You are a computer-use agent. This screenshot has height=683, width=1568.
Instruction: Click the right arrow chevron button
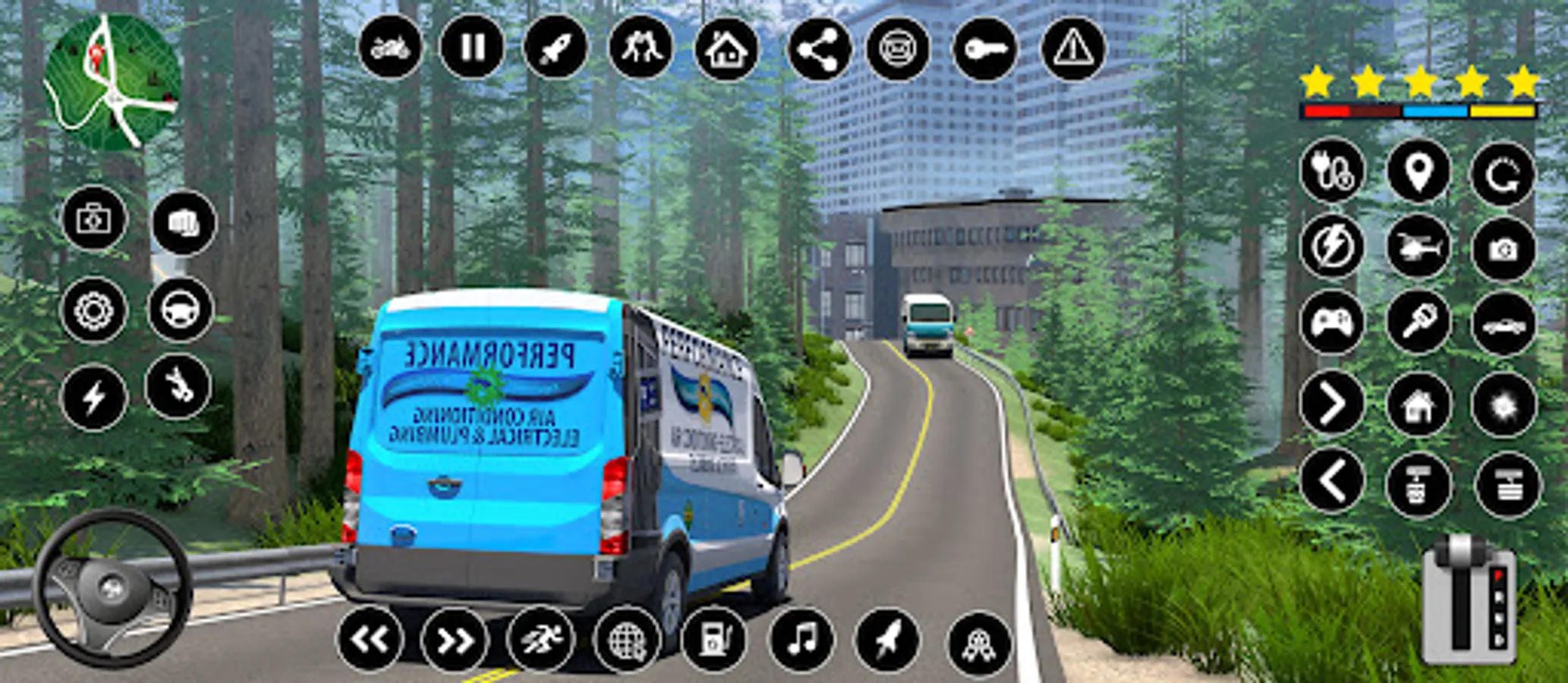coord(1332,403)
